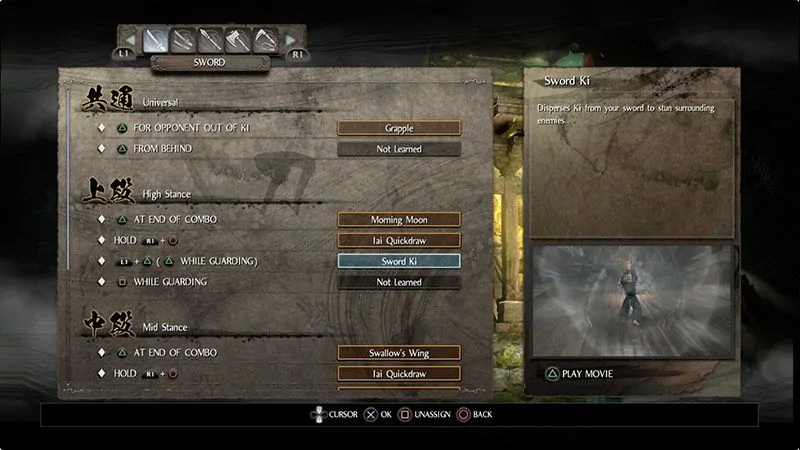The width and height of the screenshot is (800, 450).
Task: Open the Spear skills tab
Action: pos(210,40)
